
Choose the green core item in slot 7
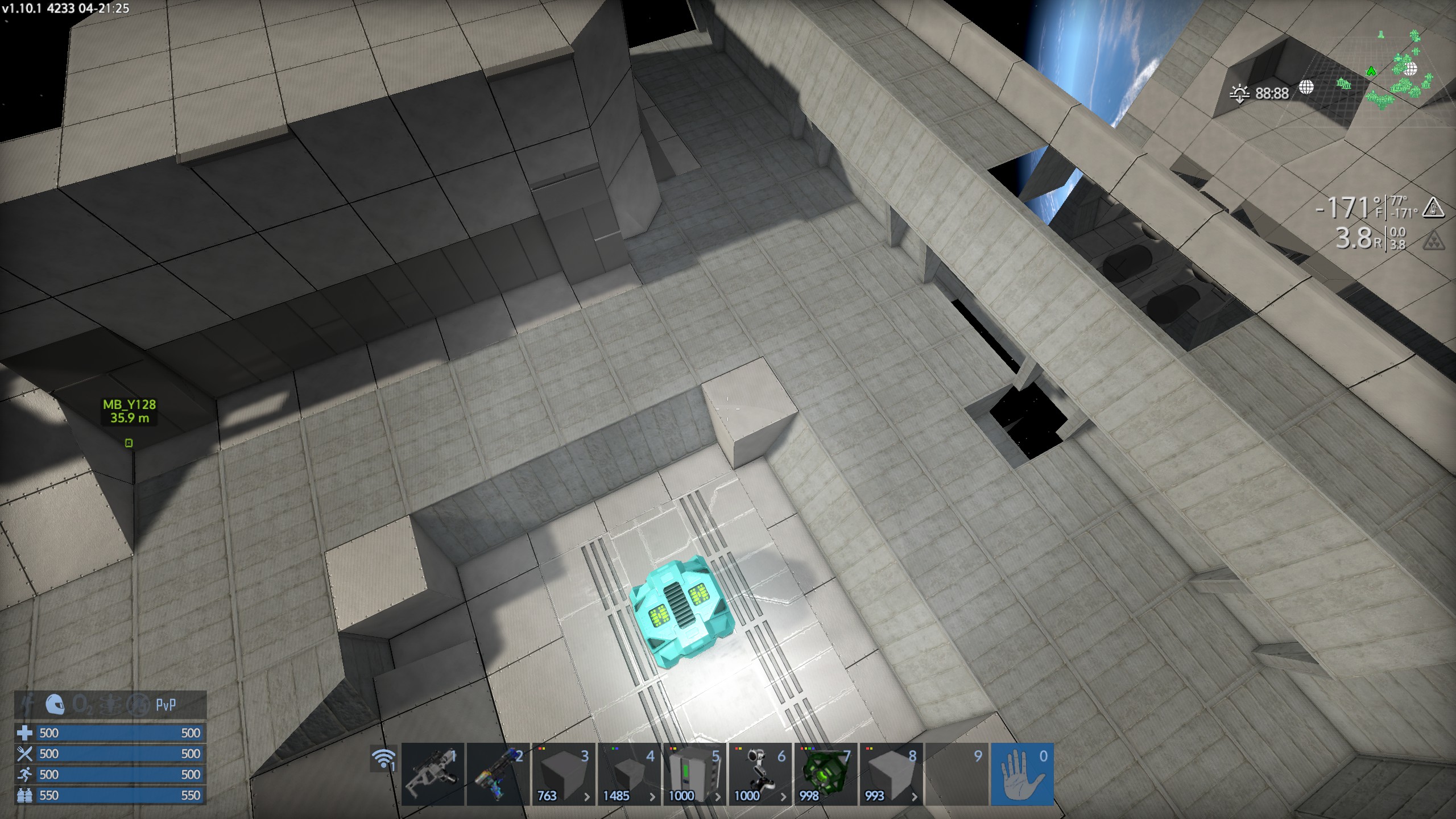pos(825,774)
